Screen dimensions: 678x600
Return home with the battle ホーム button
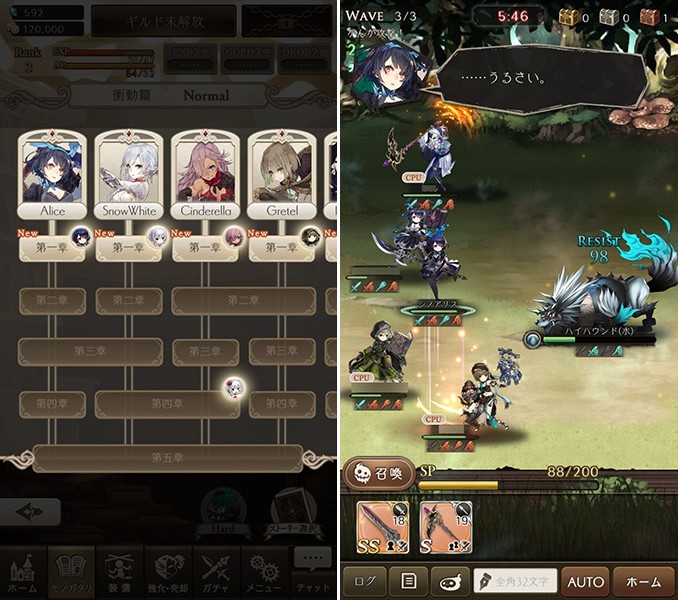pos(642,581)
